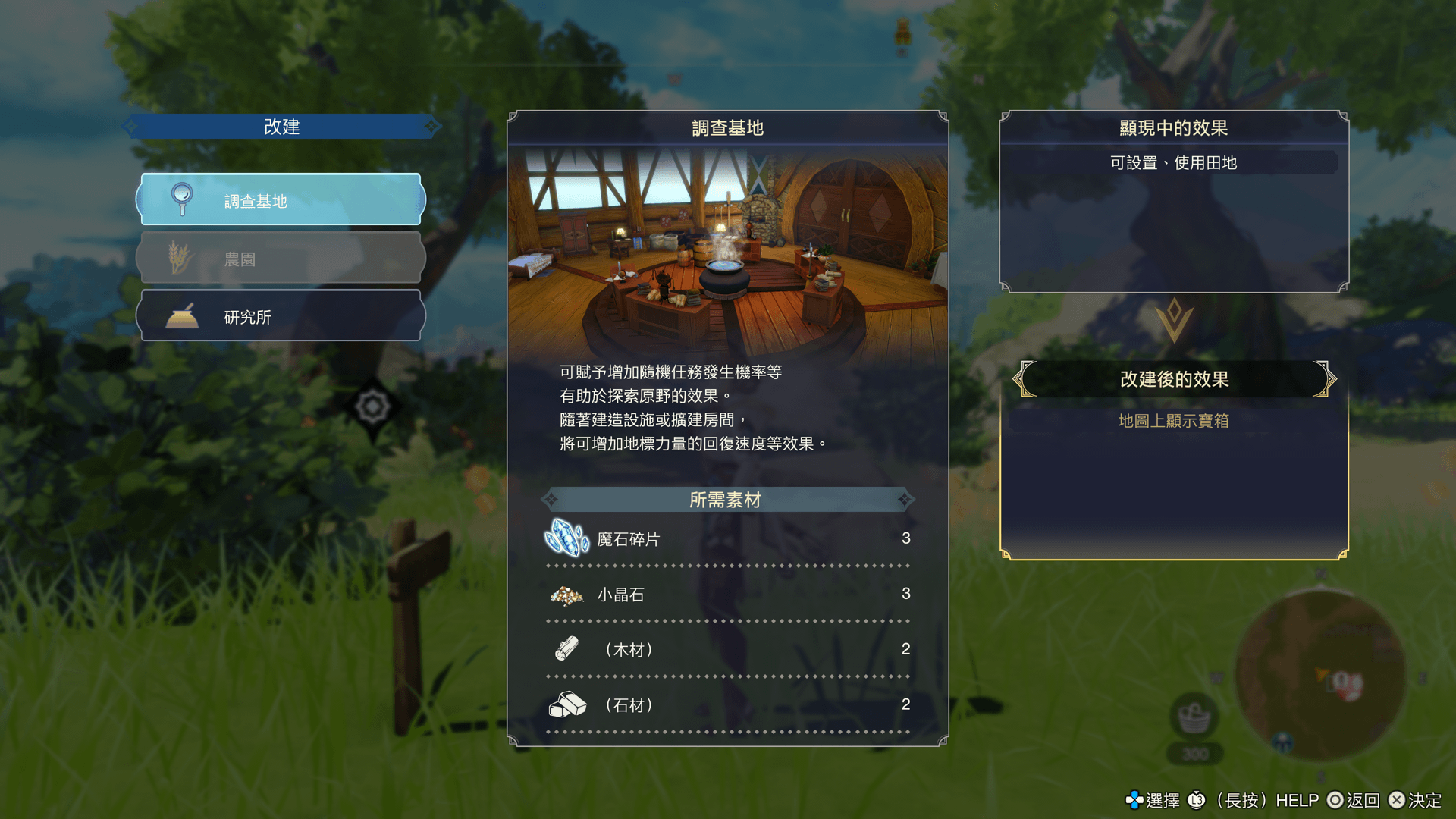Choose the 石材 material row

tap(726, 704)
